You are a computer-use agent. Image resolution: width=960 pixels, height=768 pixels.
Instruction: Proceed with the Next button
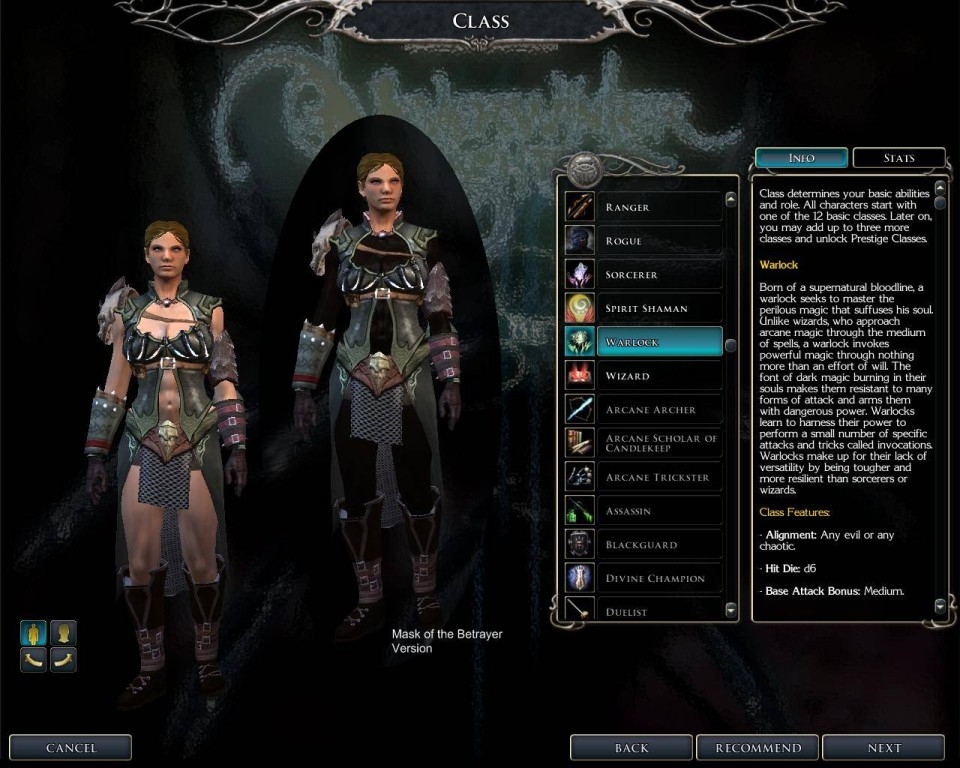click(x=884, y=748)
